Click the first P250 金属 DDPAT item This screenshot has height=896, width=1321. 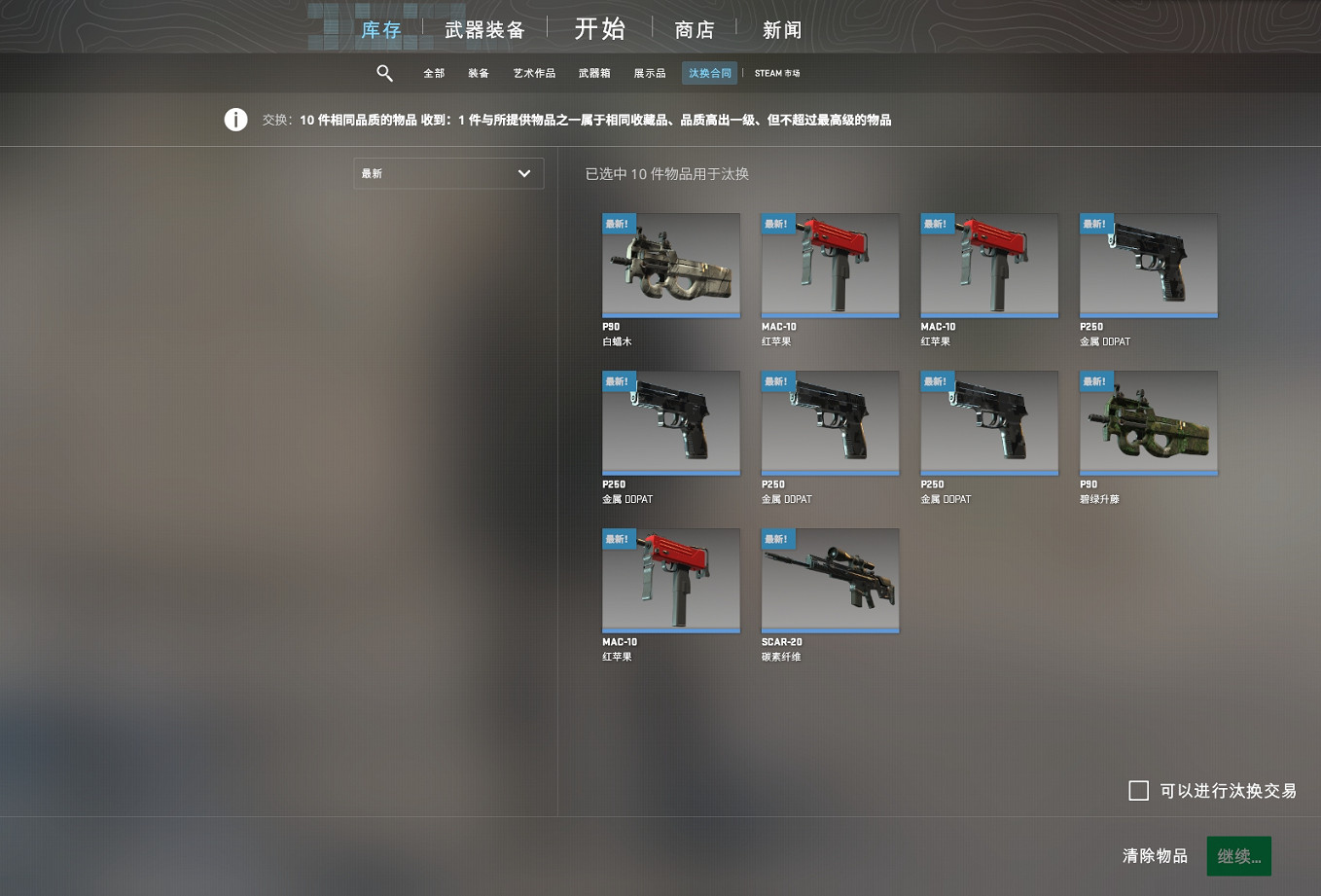pos(1148,264)
